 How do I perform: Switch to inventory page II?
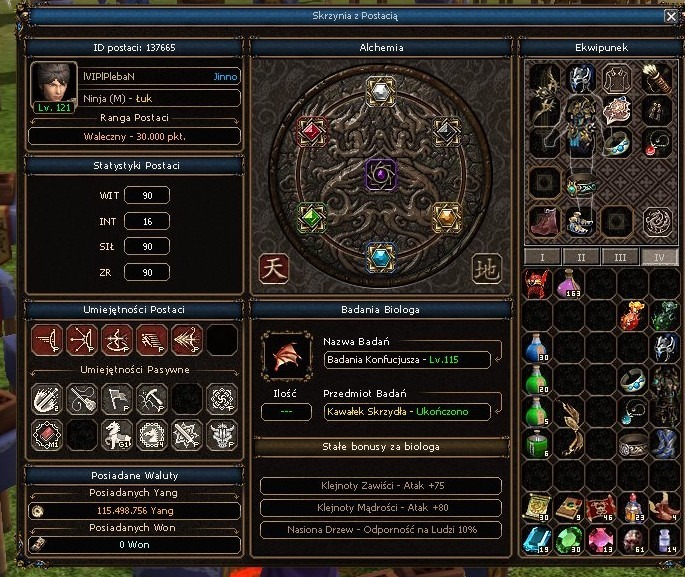[x=581, y=257]
